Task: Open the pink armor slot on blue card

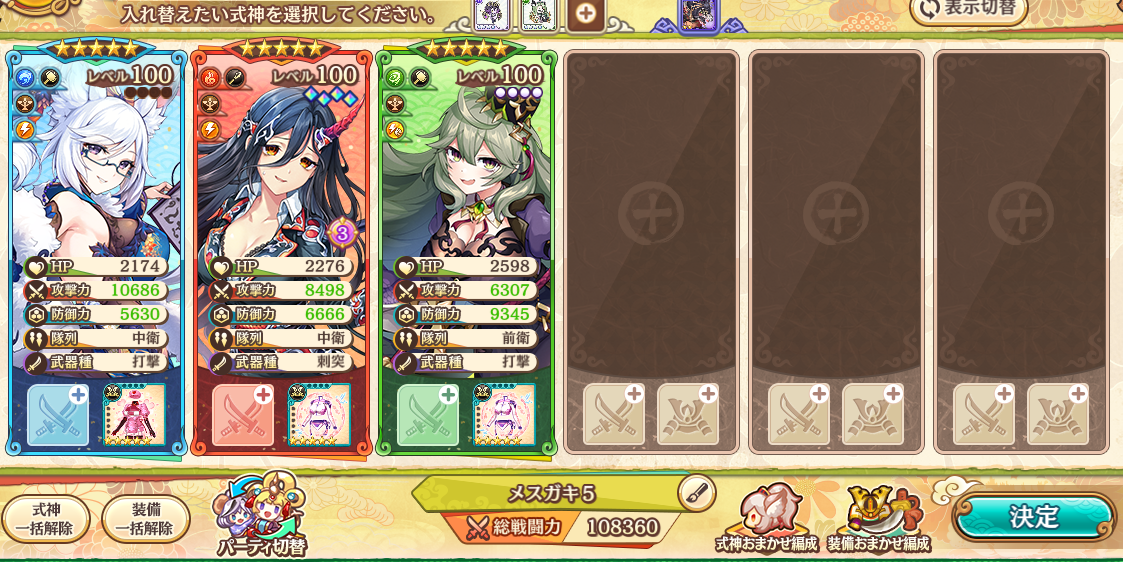Action: tap(134, 415)
